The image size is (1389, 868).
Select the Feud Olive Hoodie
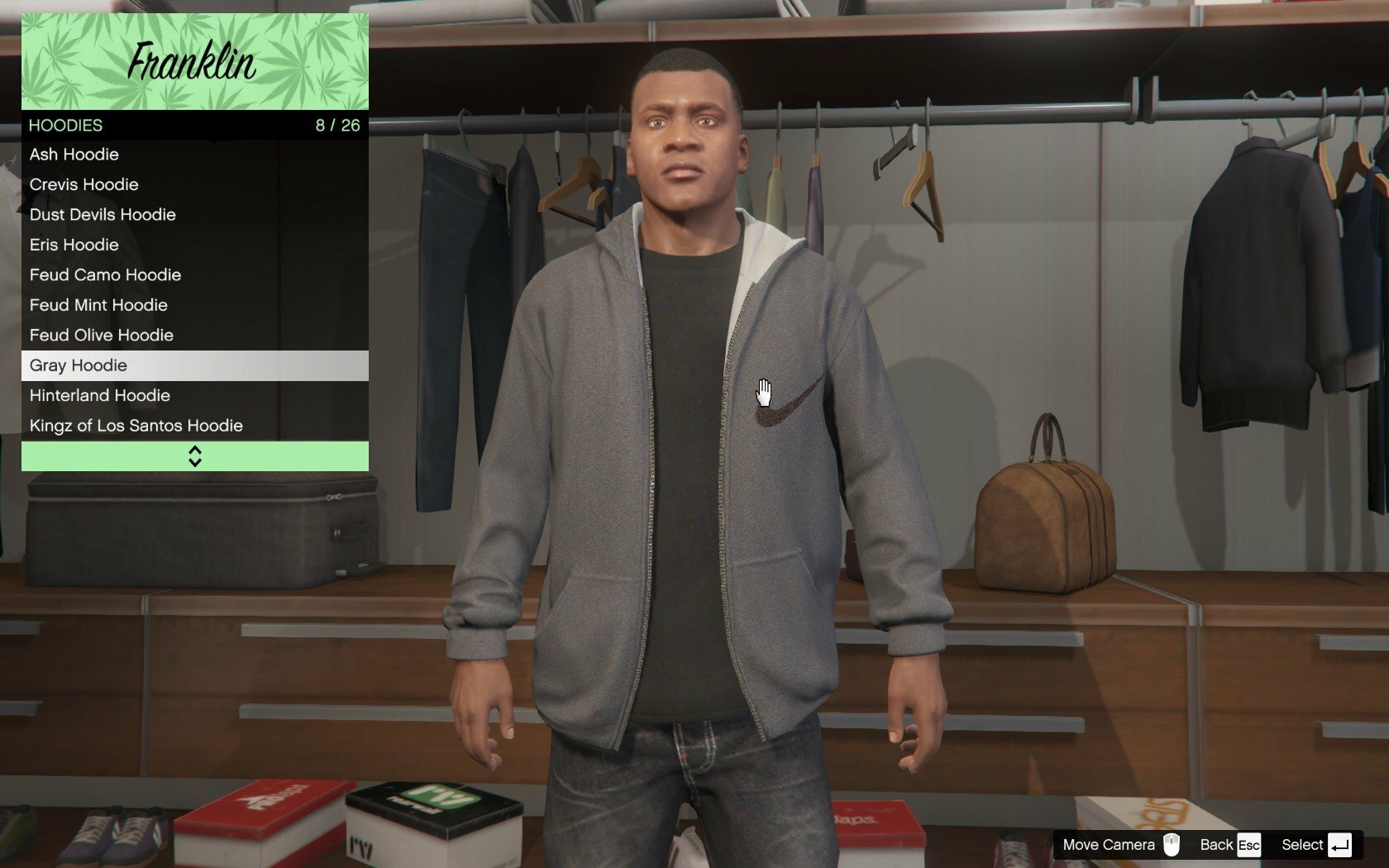click(x=194, y=336)
